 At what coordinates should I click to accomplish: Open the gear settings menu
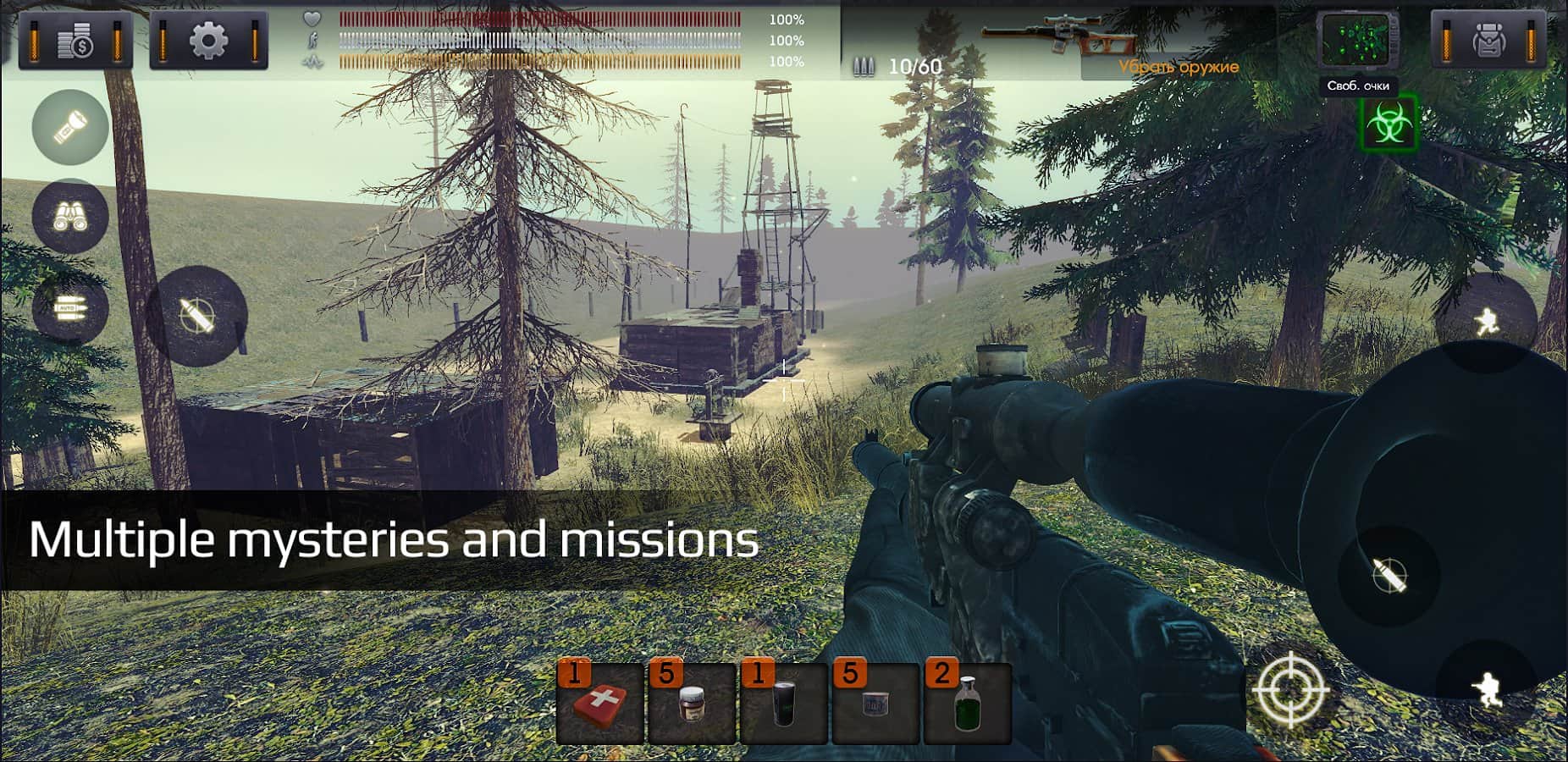coord(208,41)
